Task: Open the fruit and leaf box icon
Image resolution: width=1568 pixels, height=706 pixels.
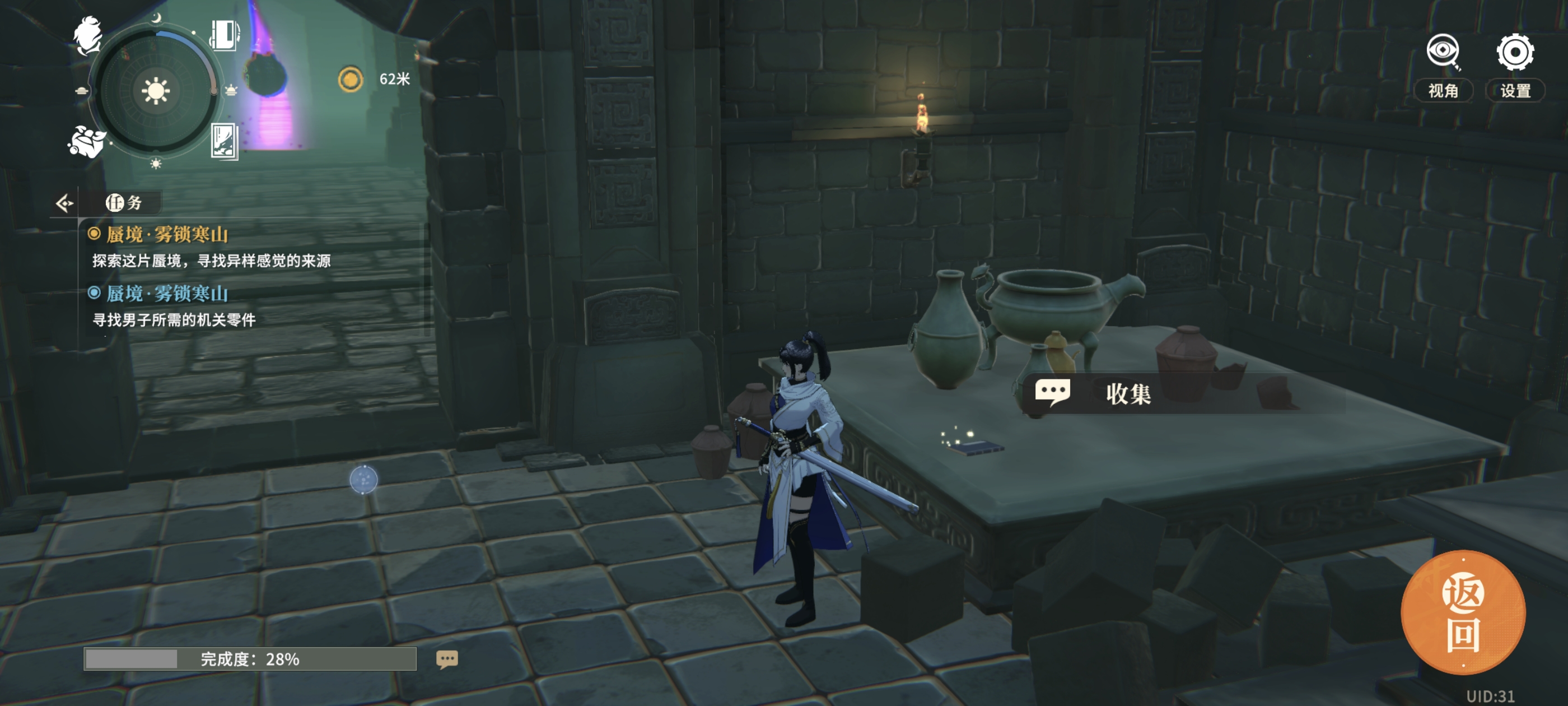Action: pyautogui.click(x=86, y=141)
